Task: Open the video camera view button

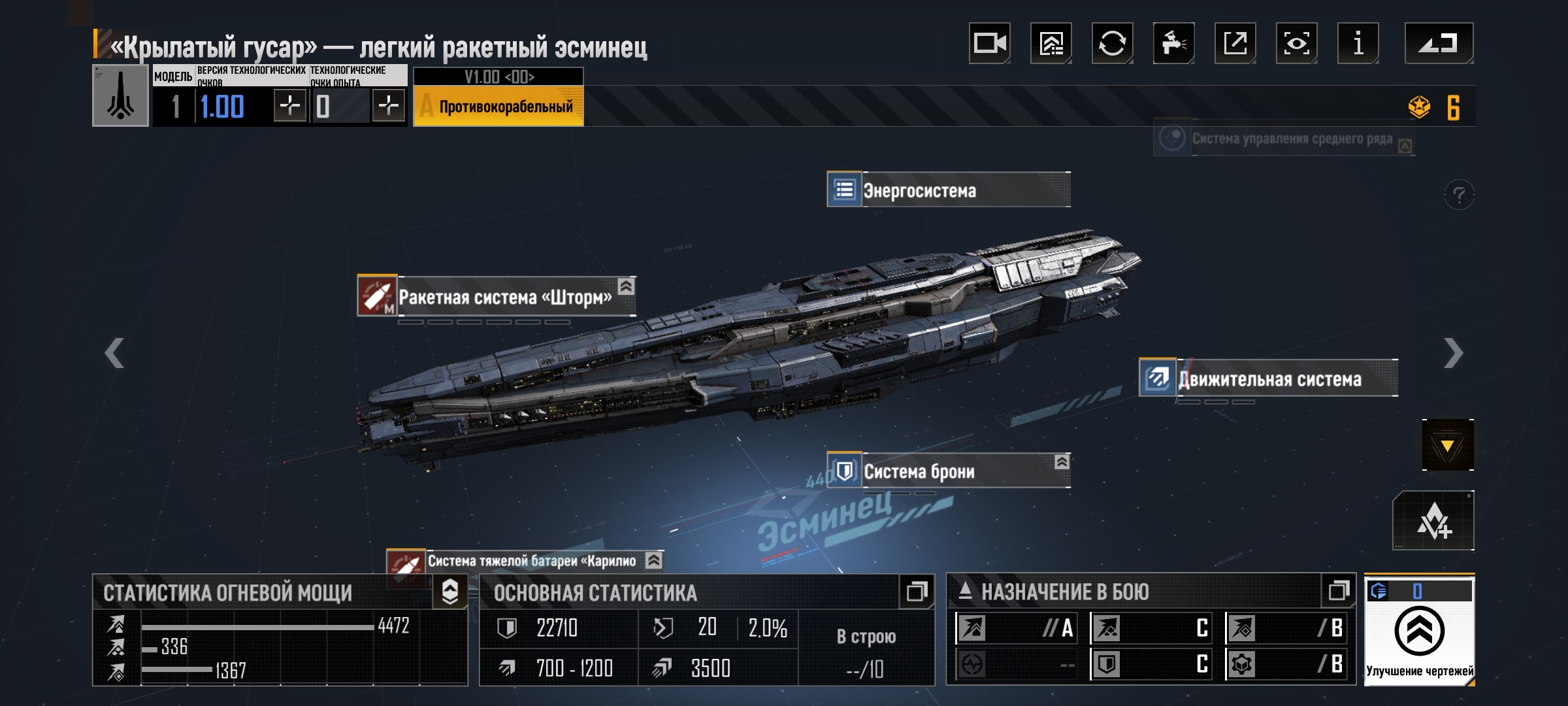Action: [989, 43]
